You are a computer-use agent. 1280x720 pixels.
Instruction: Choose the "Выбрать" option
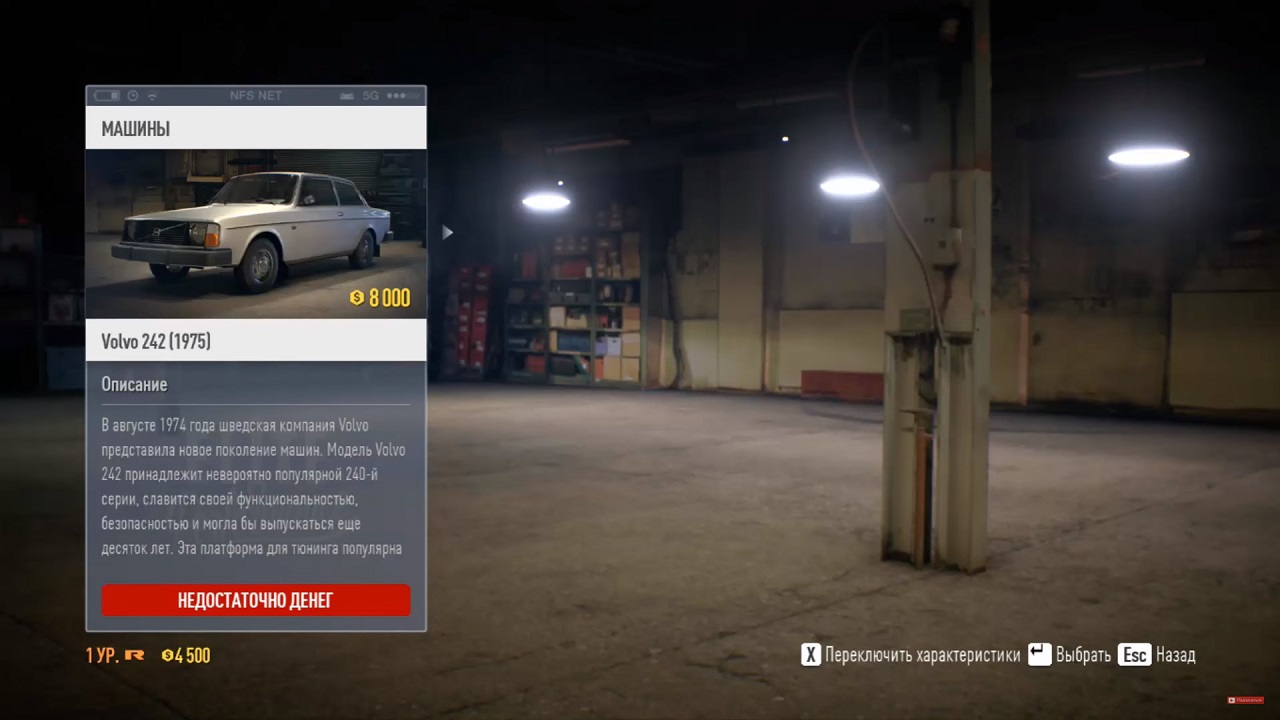[1070, 655]
